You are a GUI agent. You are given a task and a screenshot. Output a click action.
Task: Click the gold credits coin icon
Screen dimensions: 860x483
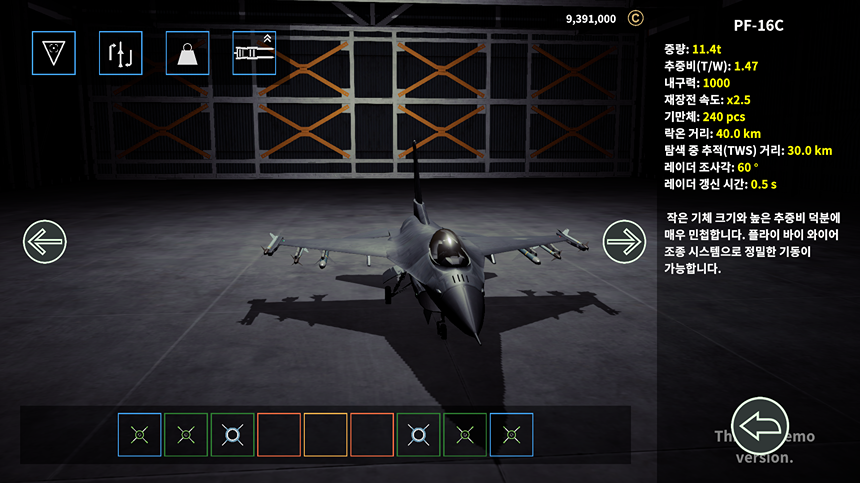point(635,18)
